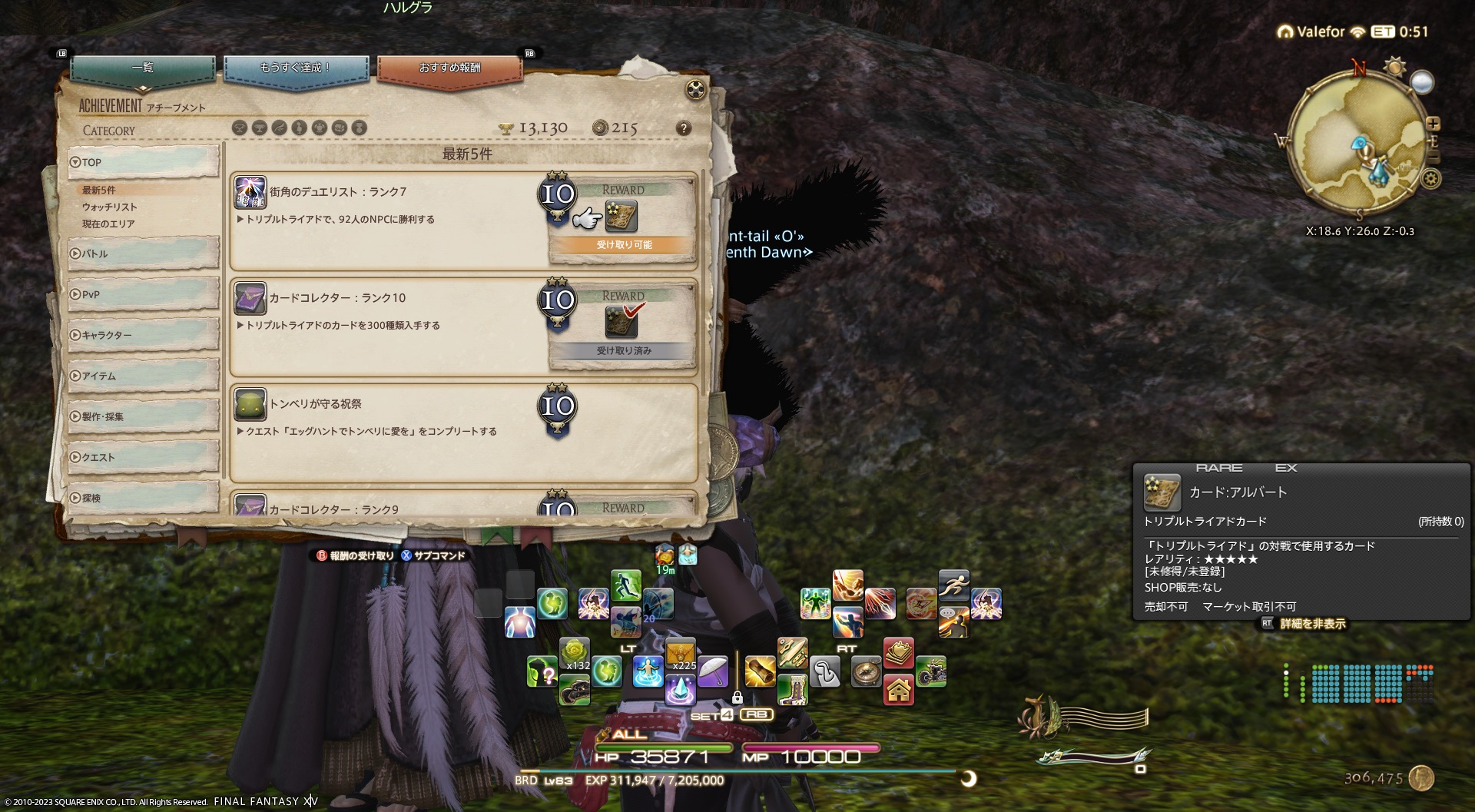1475x812 pixels.
Task: Activate the red house icon on hotbar
Action: tap(898, 690)
